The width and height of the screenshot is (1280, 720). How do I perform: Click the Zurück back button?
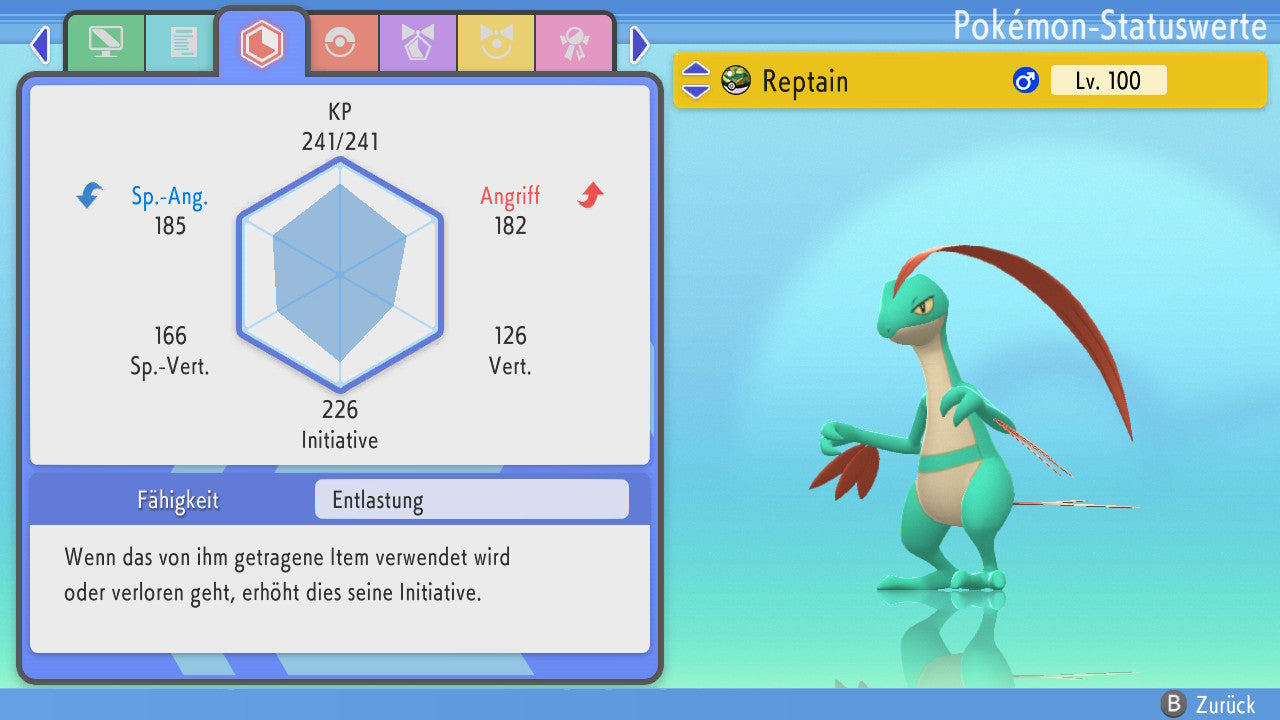(x=1208, y=705)
